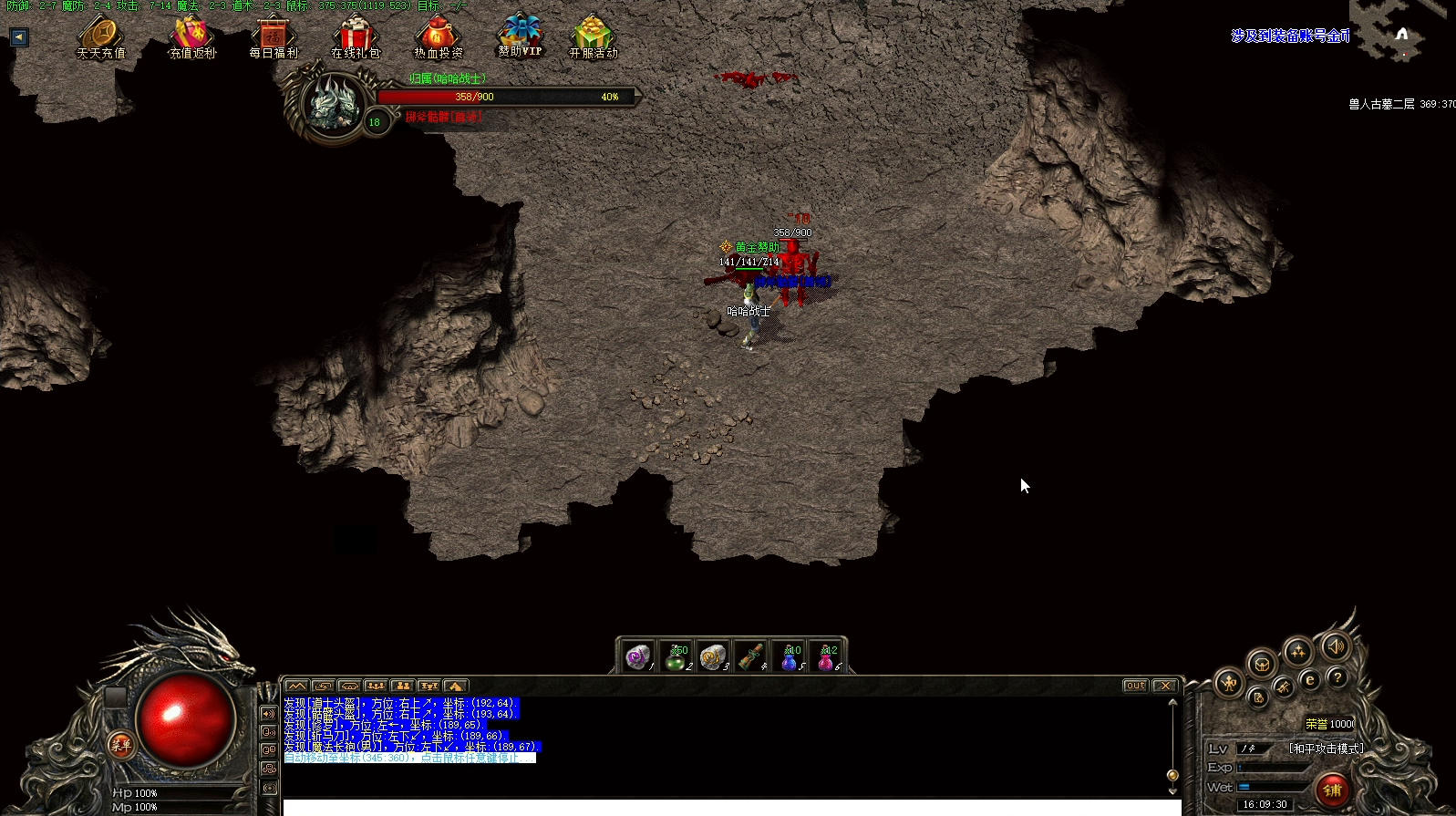Drink the pink potion in hotbar slot 6
Viewport: 1456px width, 816px height.
(826, 656)
